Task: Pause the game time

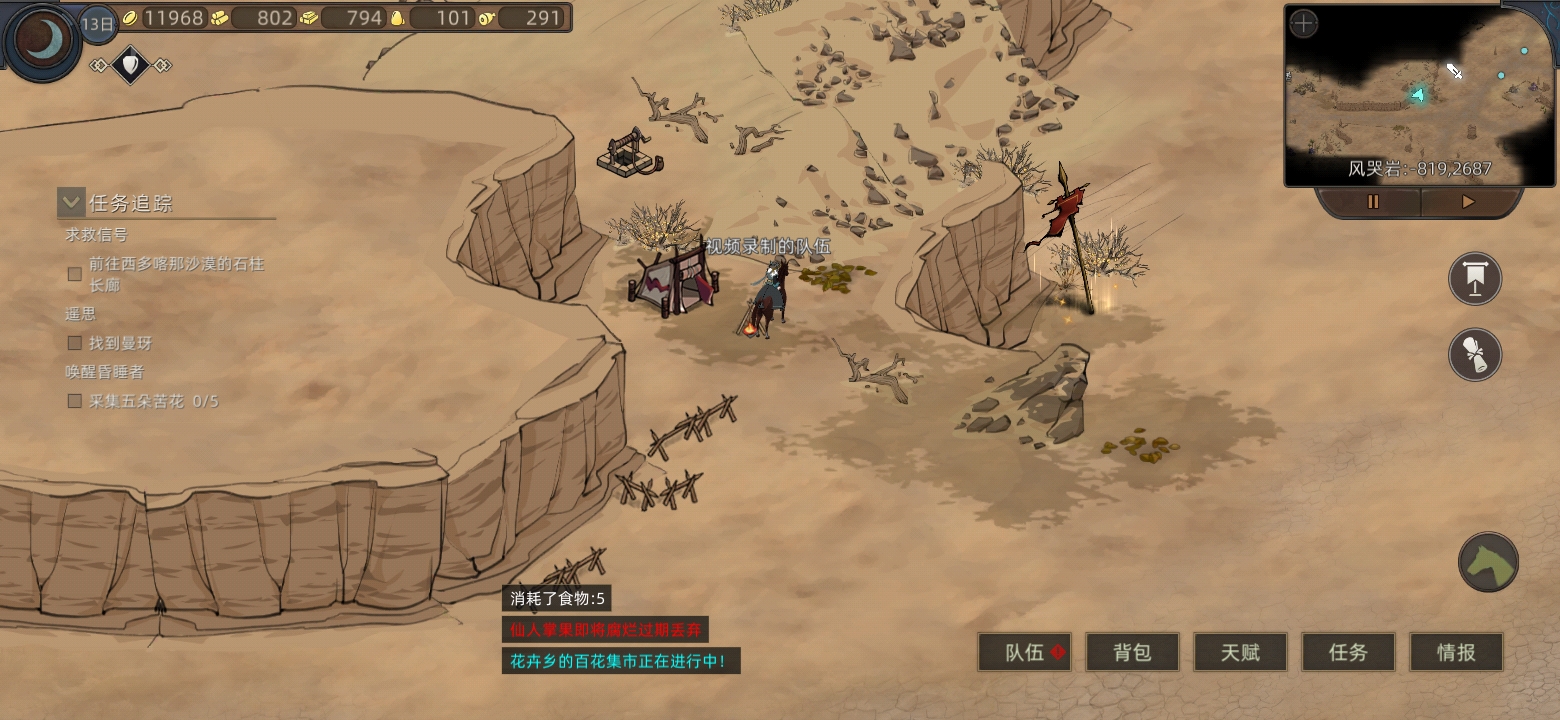Action: point(1373,202)
